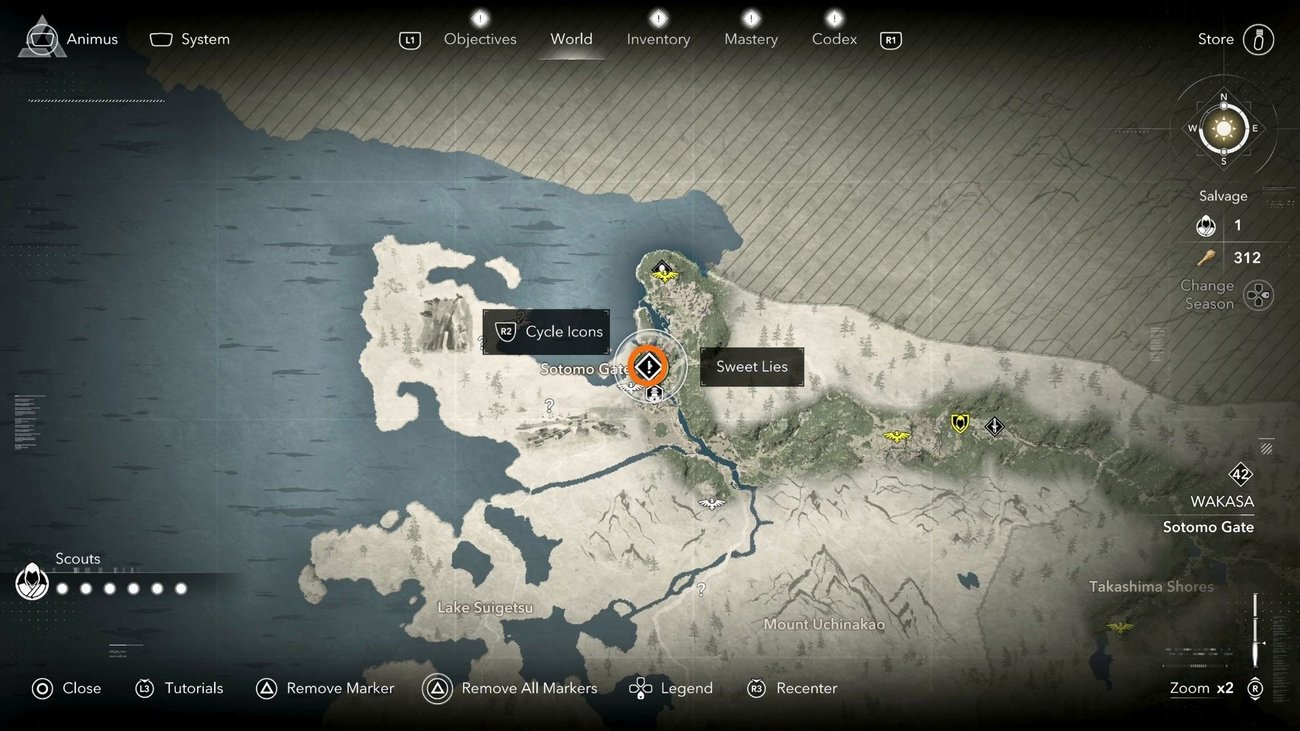The image size is (1300, 731).
Task: Visit the Store
Action: [1236, 39]
